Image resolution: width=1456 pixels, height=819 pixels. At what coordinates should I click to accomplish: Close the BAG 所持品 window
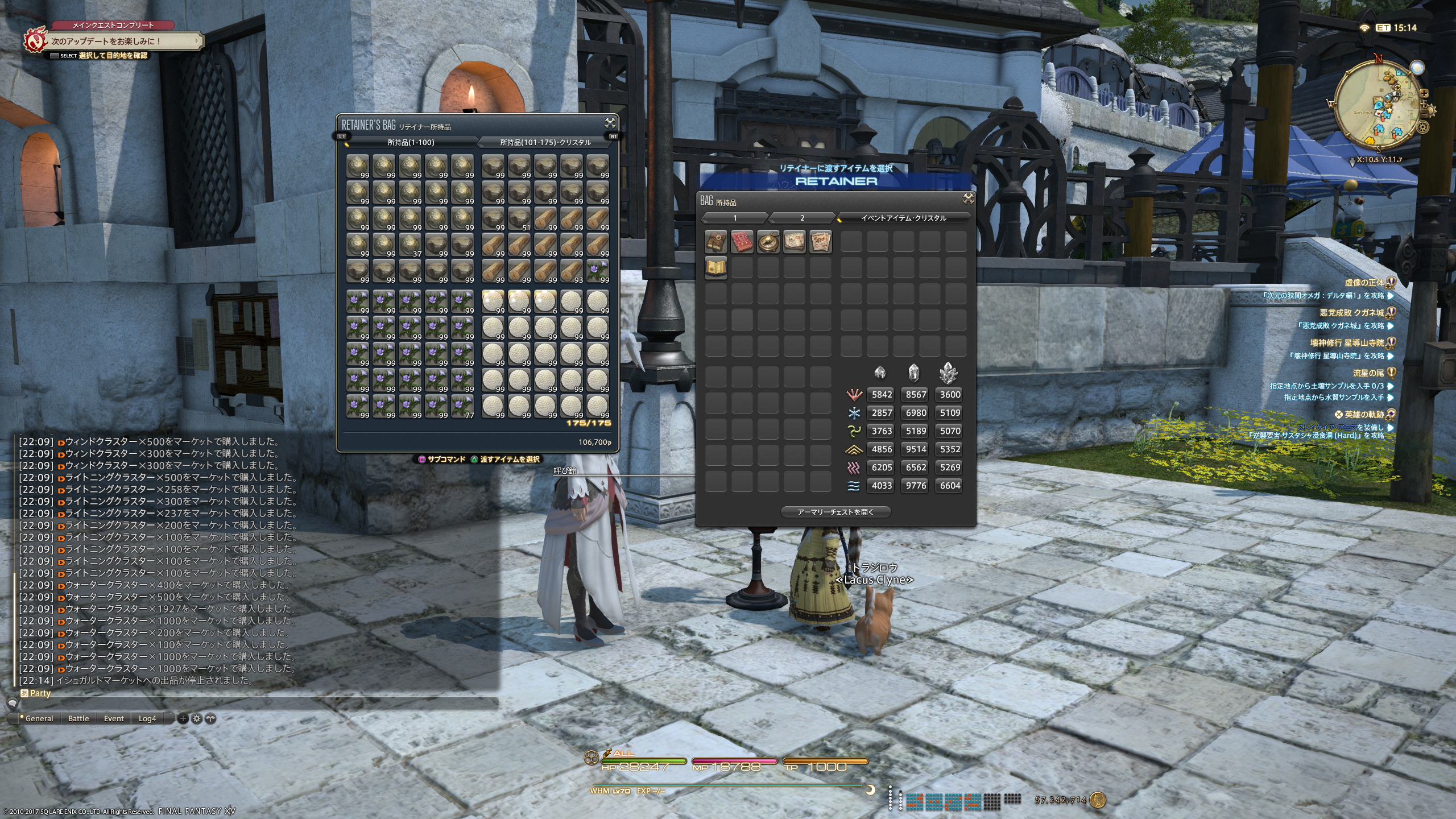[968, 198]
